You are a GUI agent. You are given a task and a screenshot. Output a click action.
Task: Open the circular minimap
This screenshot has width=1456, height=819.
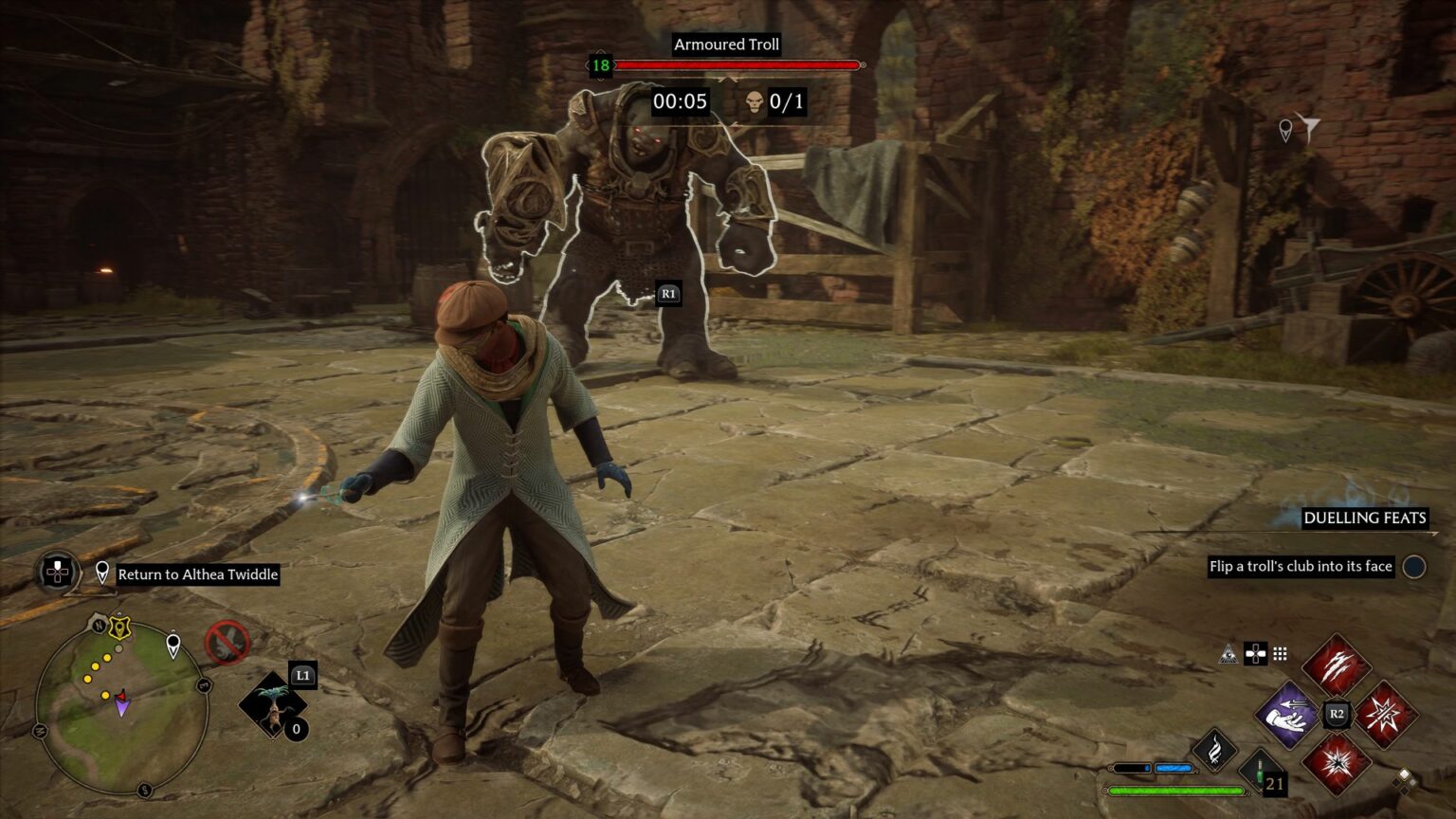coord(121,708)
